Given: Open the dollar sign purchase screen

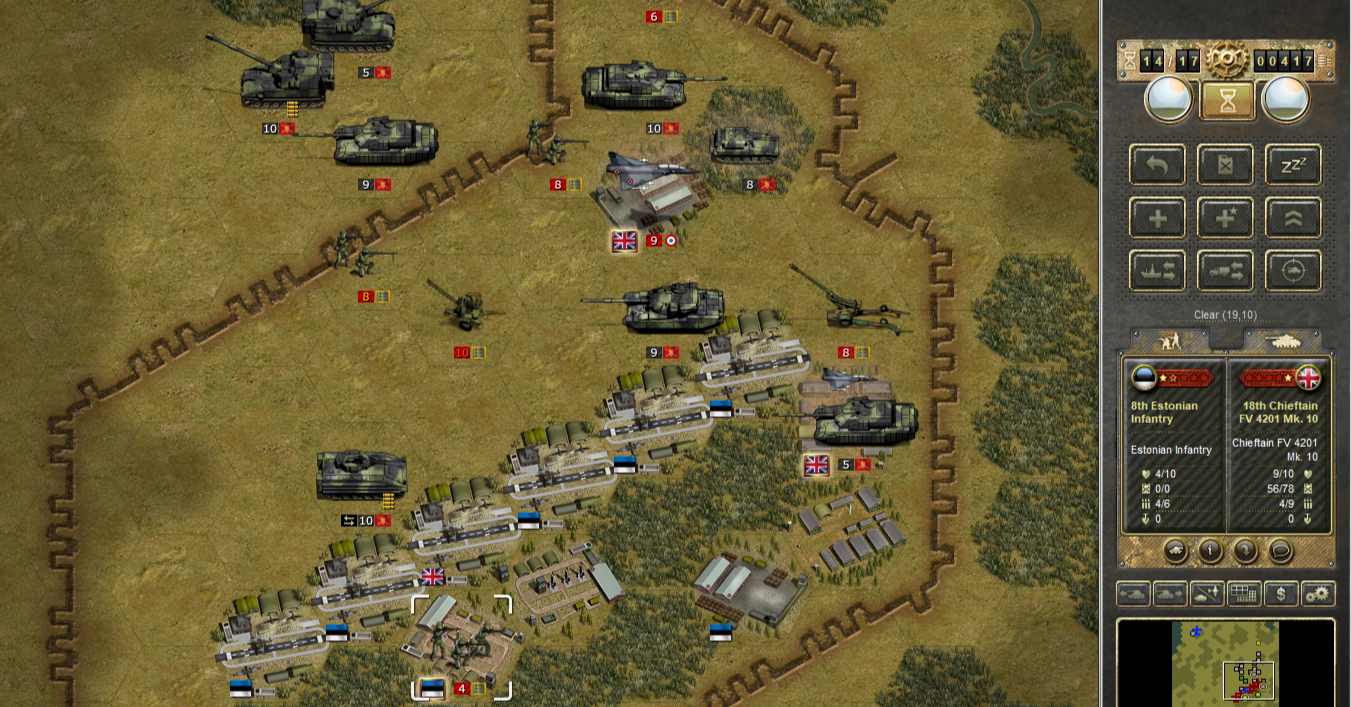Looking at the screenshot, I should click(x=1281, y=594).
